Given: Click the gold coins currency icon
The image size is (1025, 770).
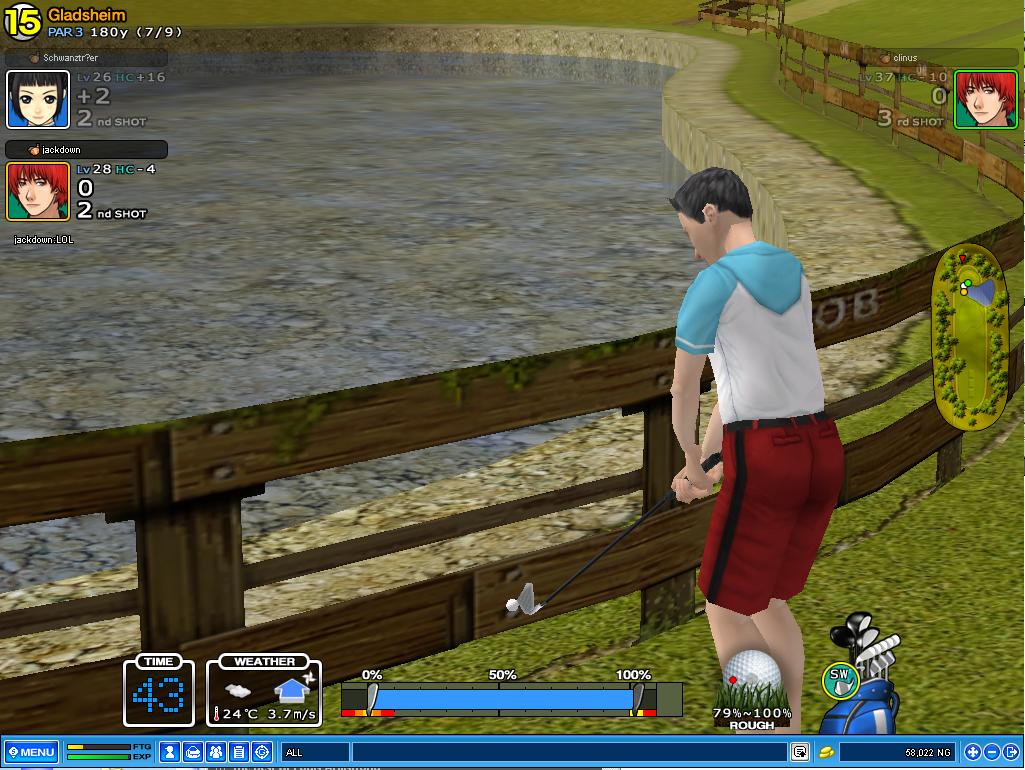Looking at the screenshot, I should [x=827, y=752].
